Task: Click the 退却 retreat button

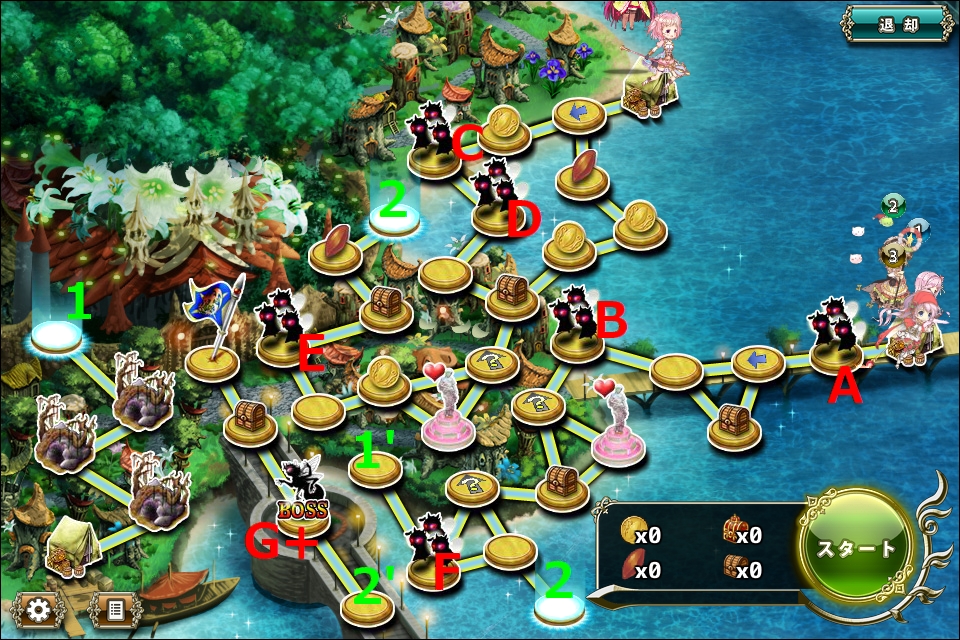Action: [x=897, y=23]
